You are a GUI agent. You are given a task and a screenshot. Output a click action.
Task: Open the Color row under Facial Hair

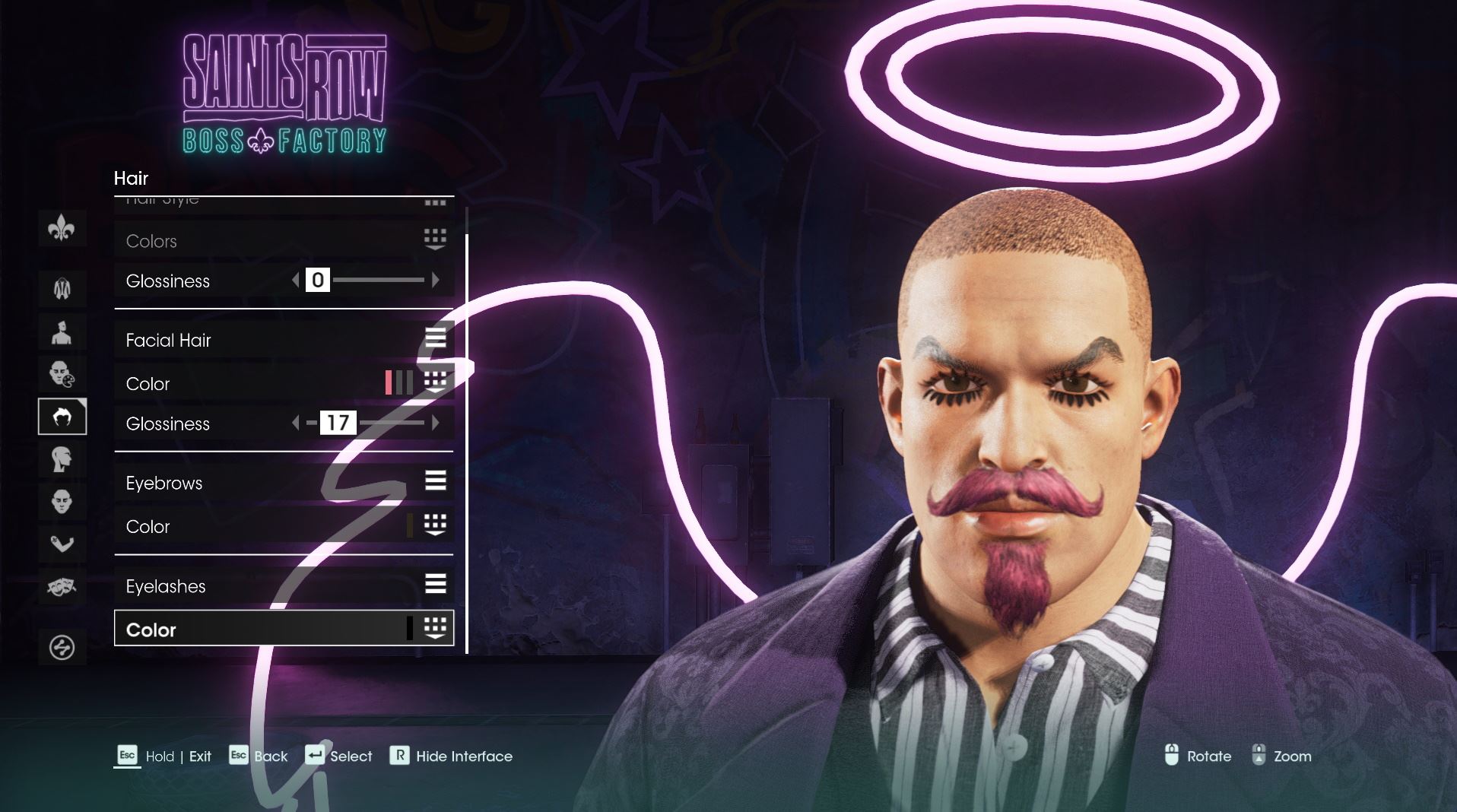click(x=283, y=383)
